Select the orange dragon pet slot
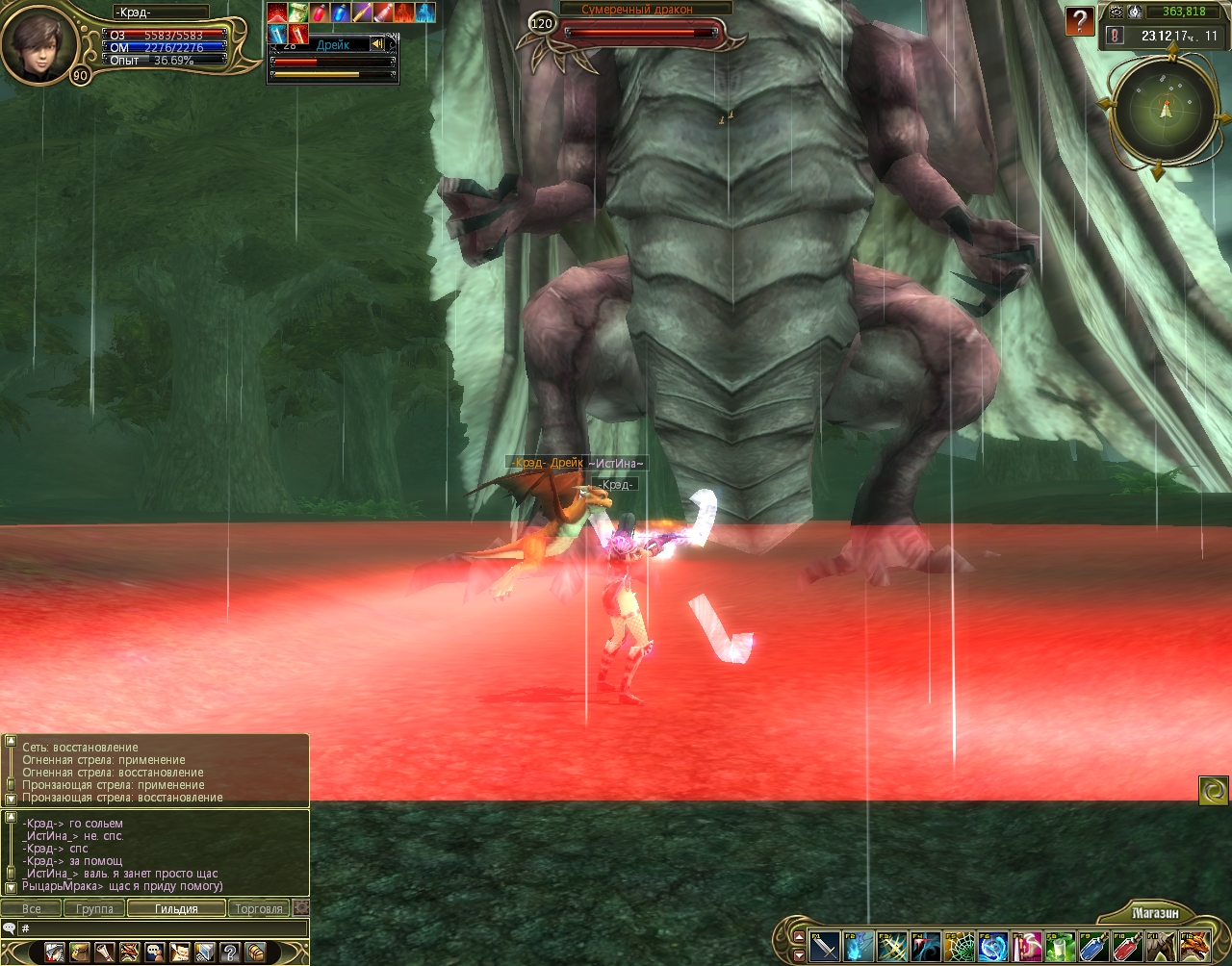1232x966 pixels. pyautogui.click(x=1194, y=947)
